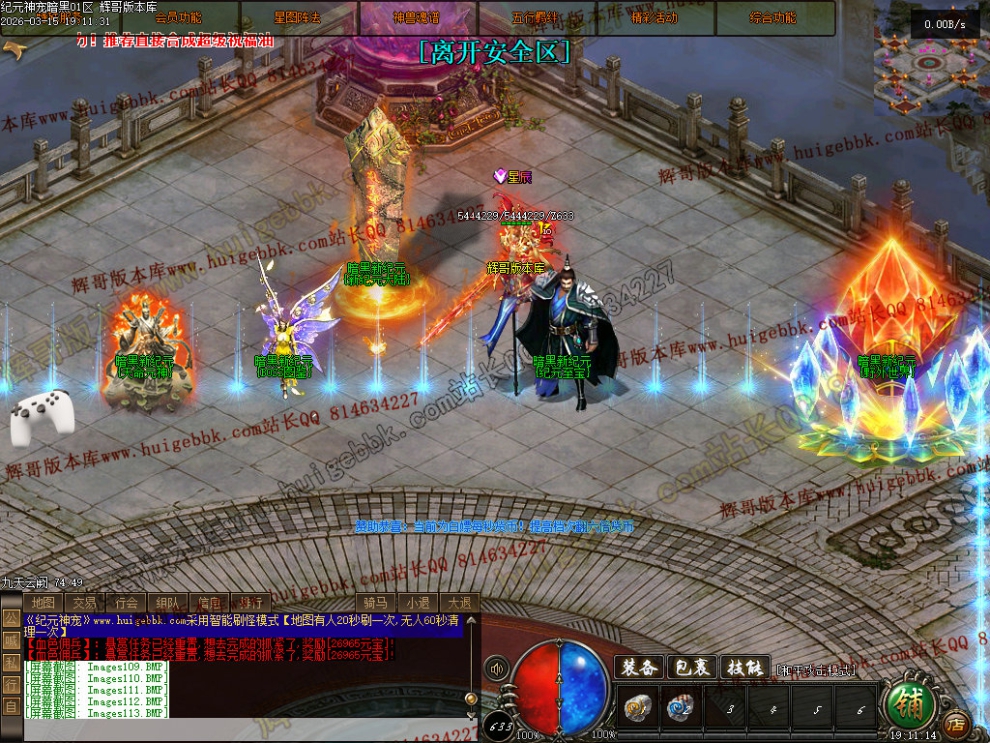Select the 精彩活动 menu entry
The width and height of the screenshot is (990, 743).
click(x=654, y=17)
